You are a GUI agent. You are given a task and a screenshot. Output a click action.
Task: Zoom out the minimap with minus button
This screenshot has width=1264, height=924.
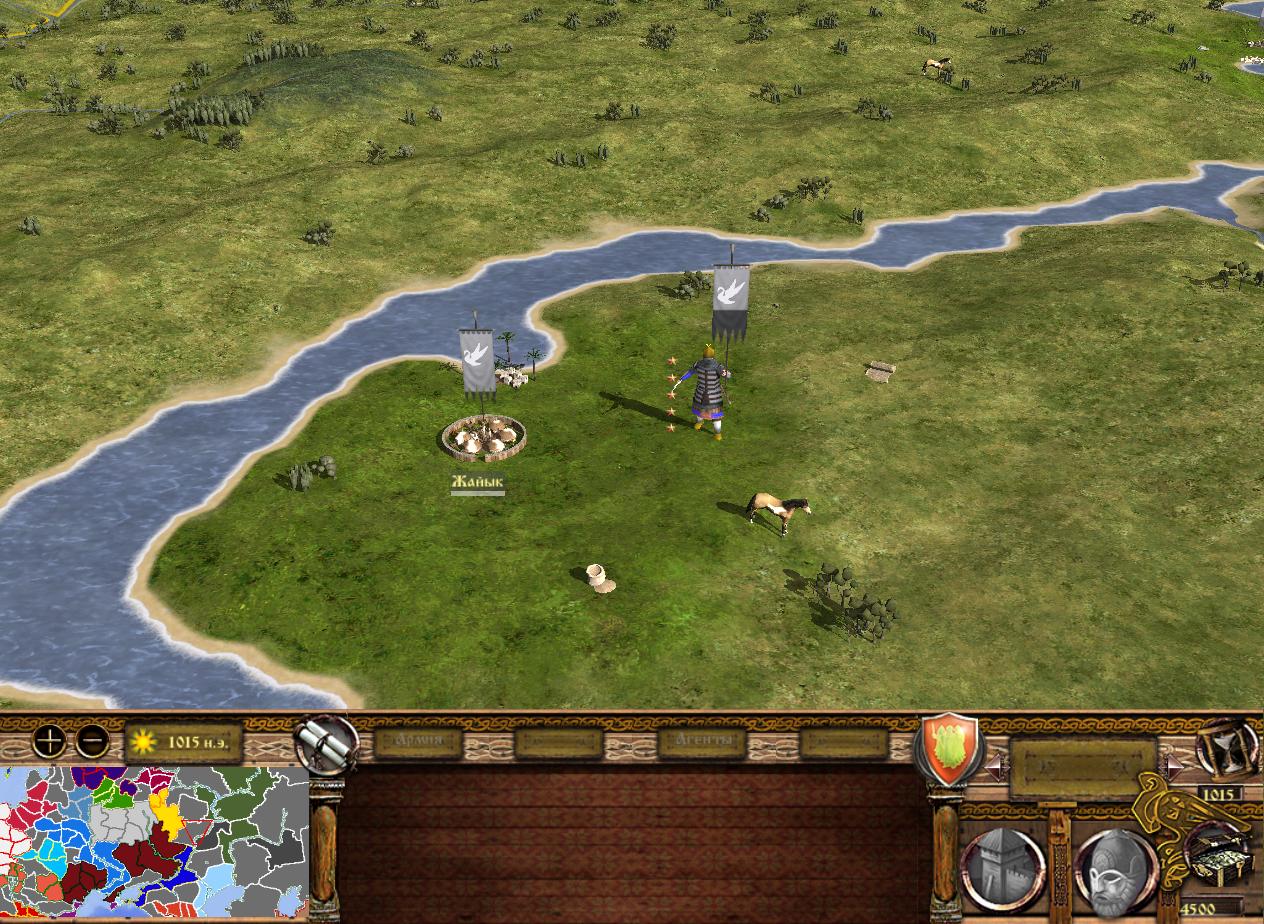pos(92,741)
